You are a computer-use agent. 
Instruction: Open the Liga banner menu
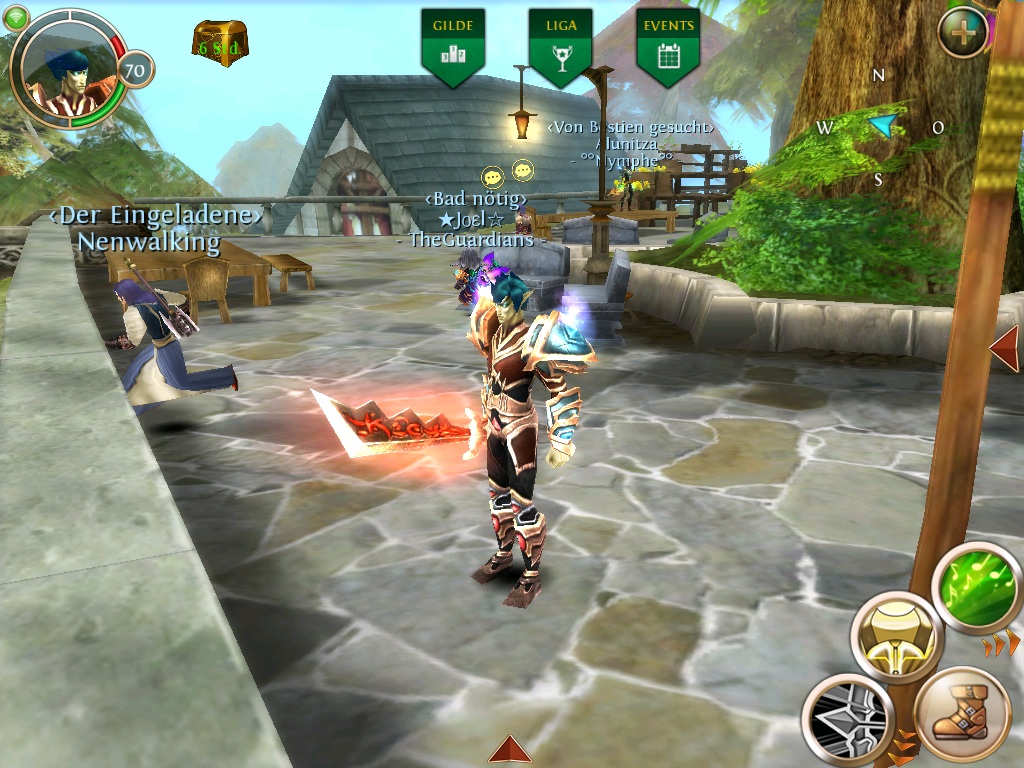(x=560, y=45)
